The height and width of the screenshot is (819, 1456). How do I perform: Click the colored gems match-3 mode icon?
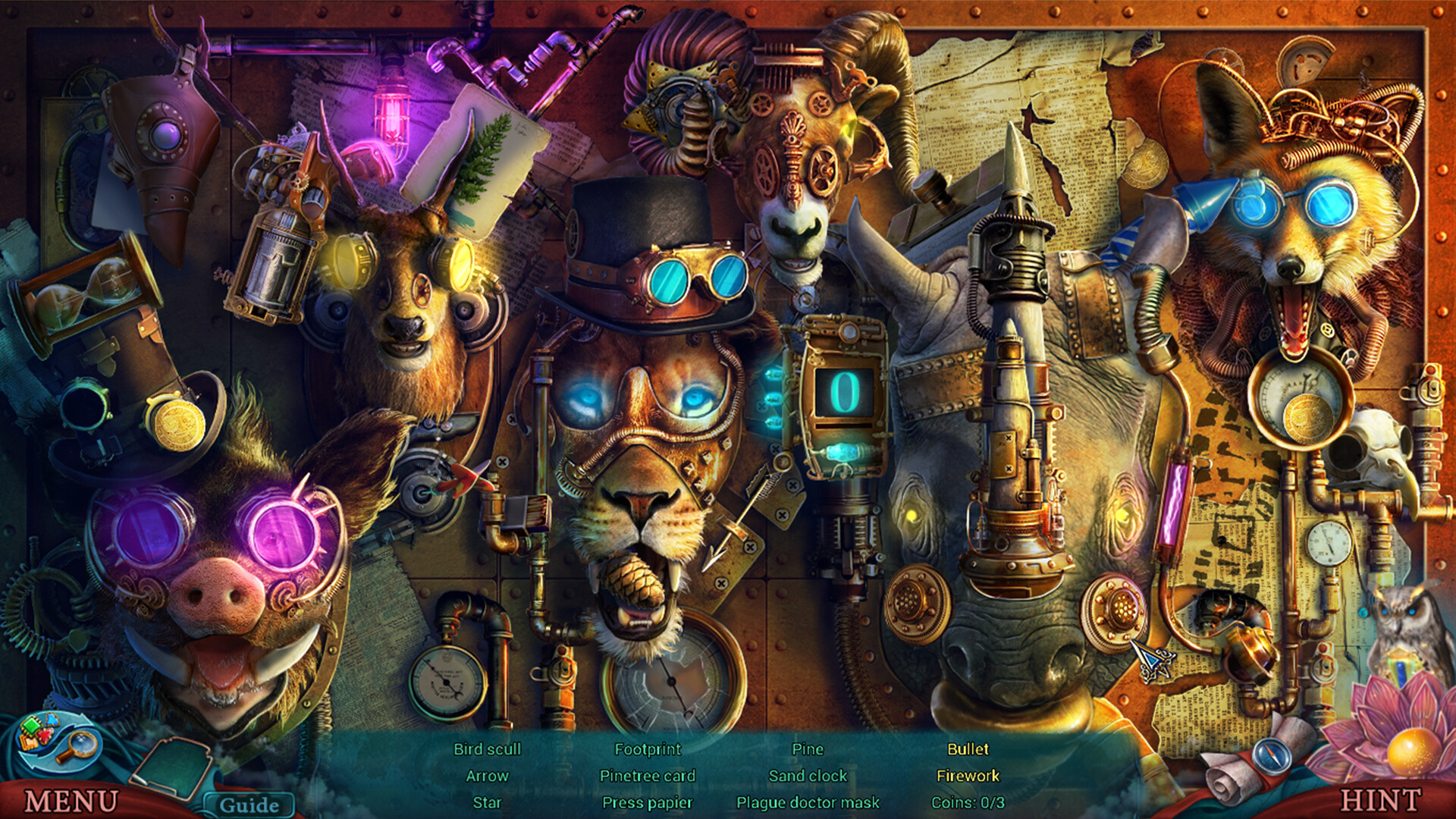pos(36,730)
